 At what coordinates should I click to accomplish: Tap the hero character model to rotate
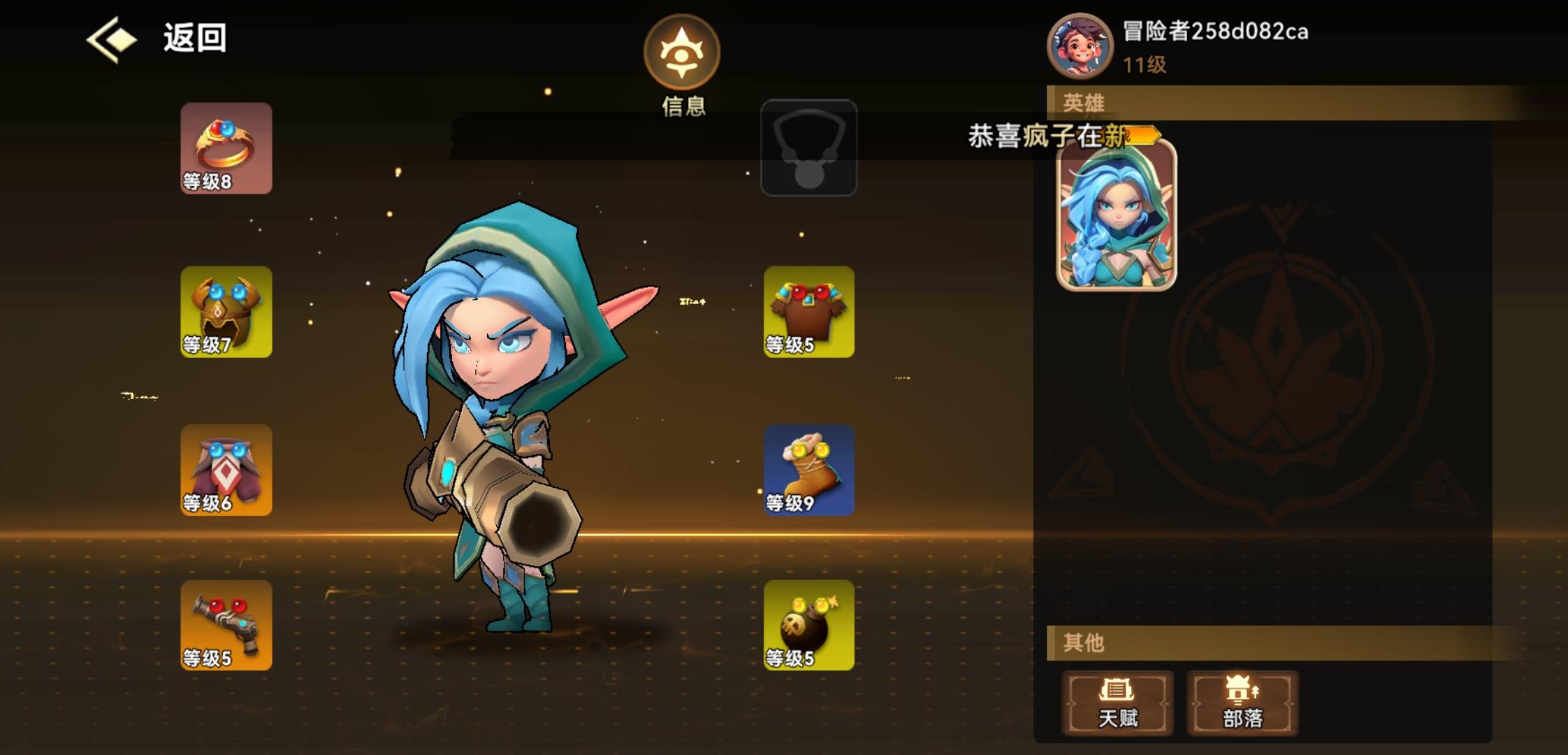510,419
